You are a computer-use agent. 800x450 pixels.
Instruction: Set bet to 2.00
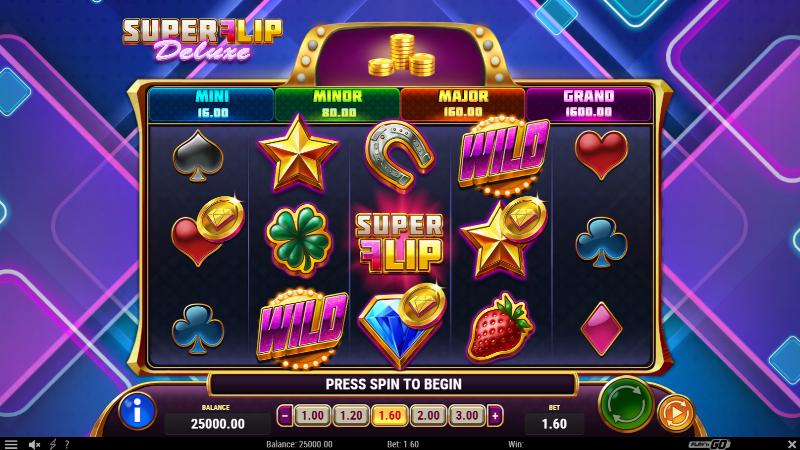427,415
